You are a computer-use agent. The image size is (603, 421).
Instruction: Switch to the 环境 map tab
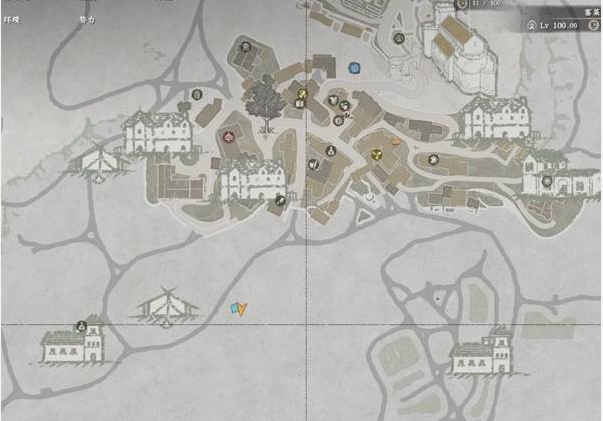(11, 18)
